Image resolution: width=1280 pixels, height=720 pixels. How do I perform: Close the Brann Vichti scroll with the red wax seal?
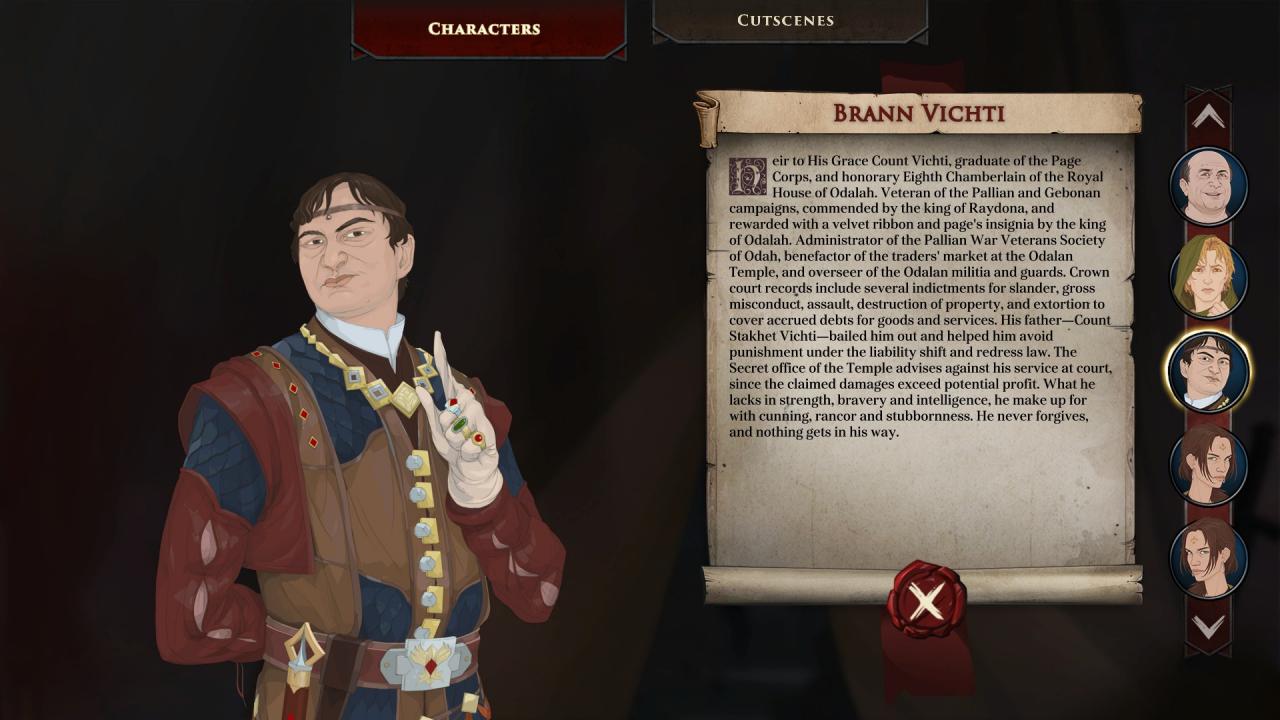coord(926,600)
